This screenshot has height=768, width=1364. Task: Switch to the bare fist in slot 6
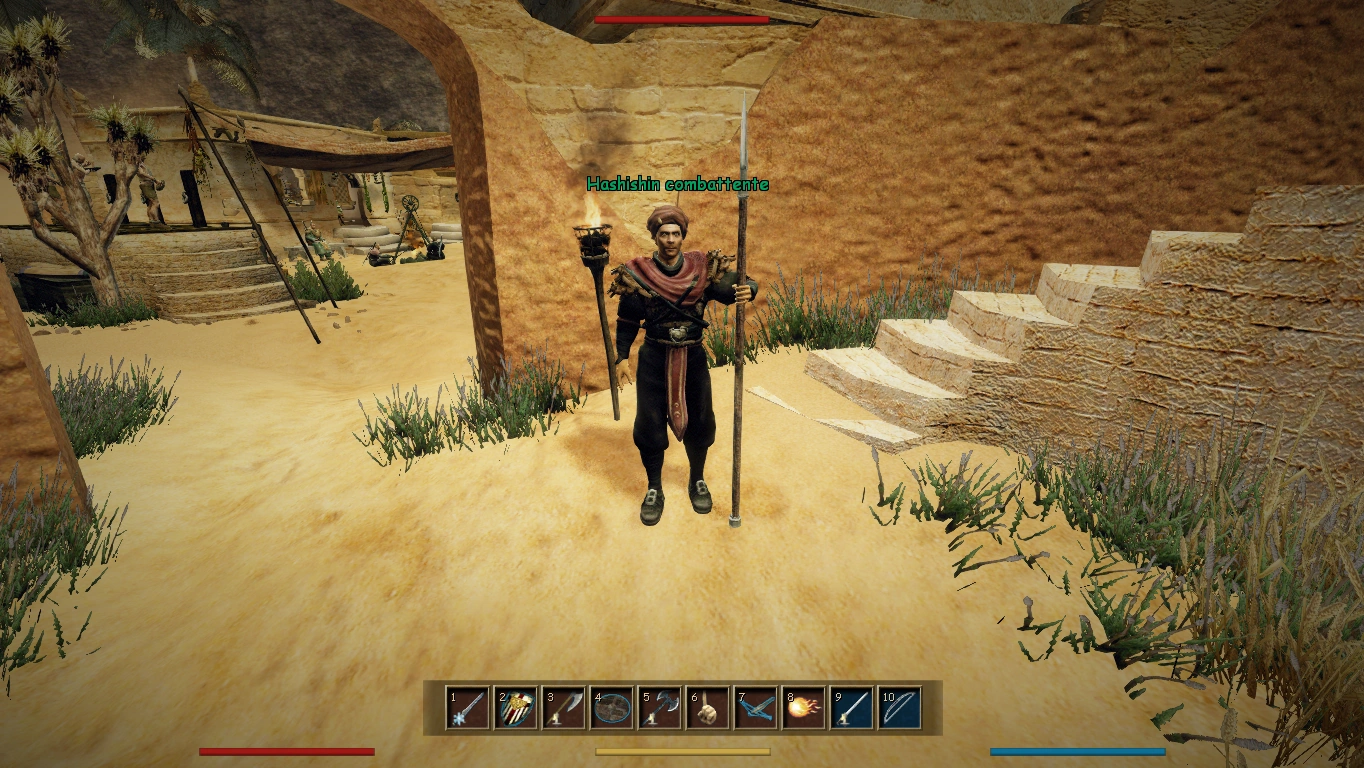pyautogui.click(x=707, y=708)
